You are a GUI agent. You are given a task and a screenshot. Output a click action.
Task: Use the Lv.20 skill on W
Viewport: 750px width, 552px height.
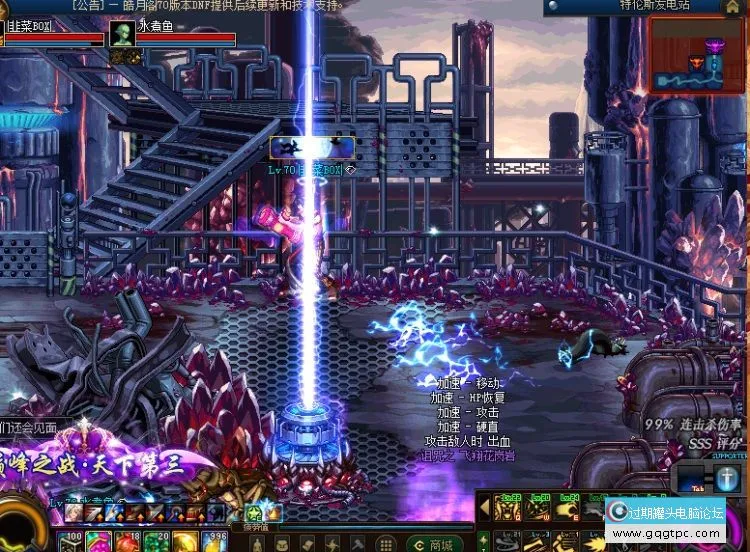click(538, 509)
